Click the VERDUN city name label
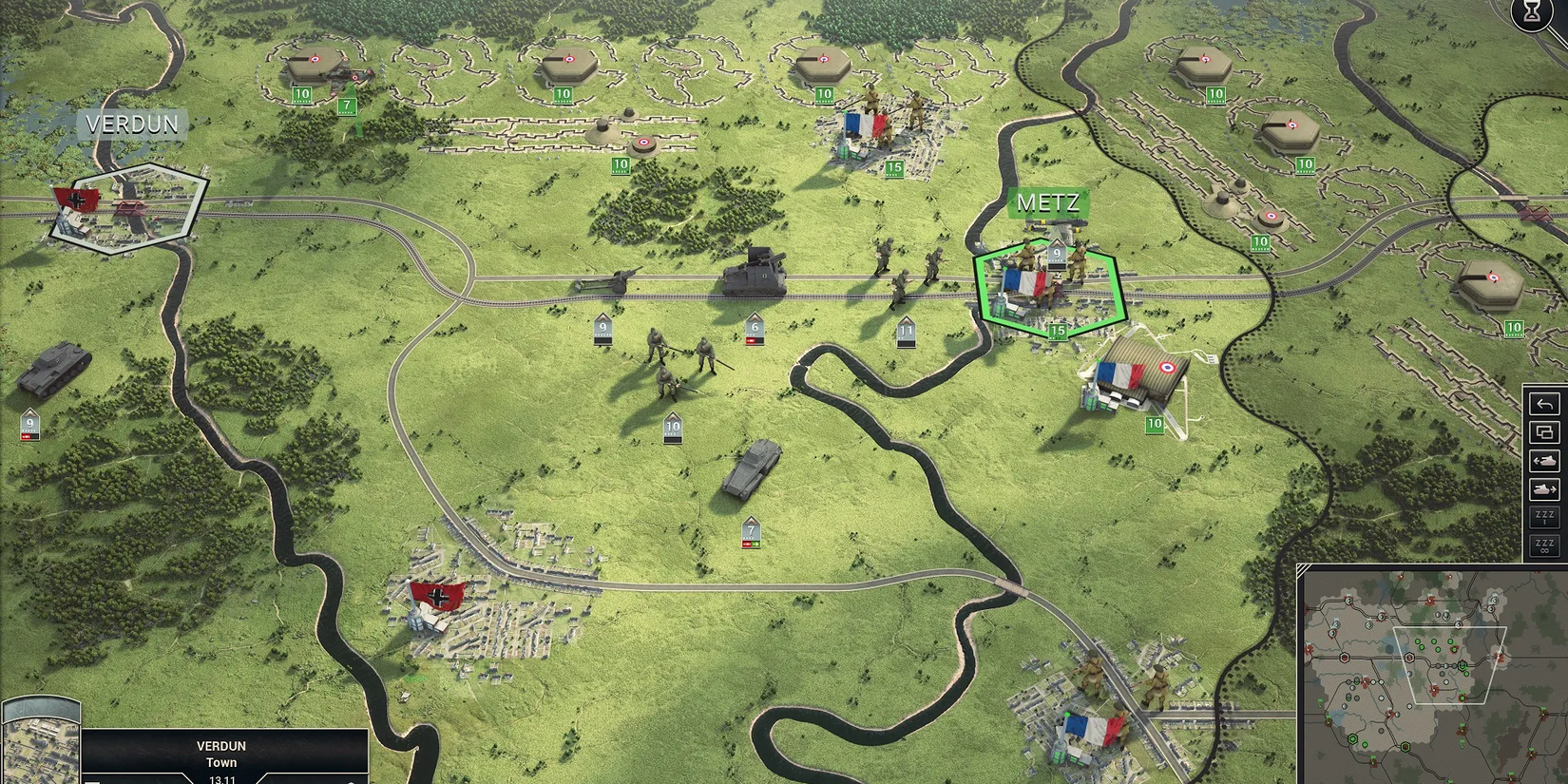1568x784 pixels. [130, 124]
